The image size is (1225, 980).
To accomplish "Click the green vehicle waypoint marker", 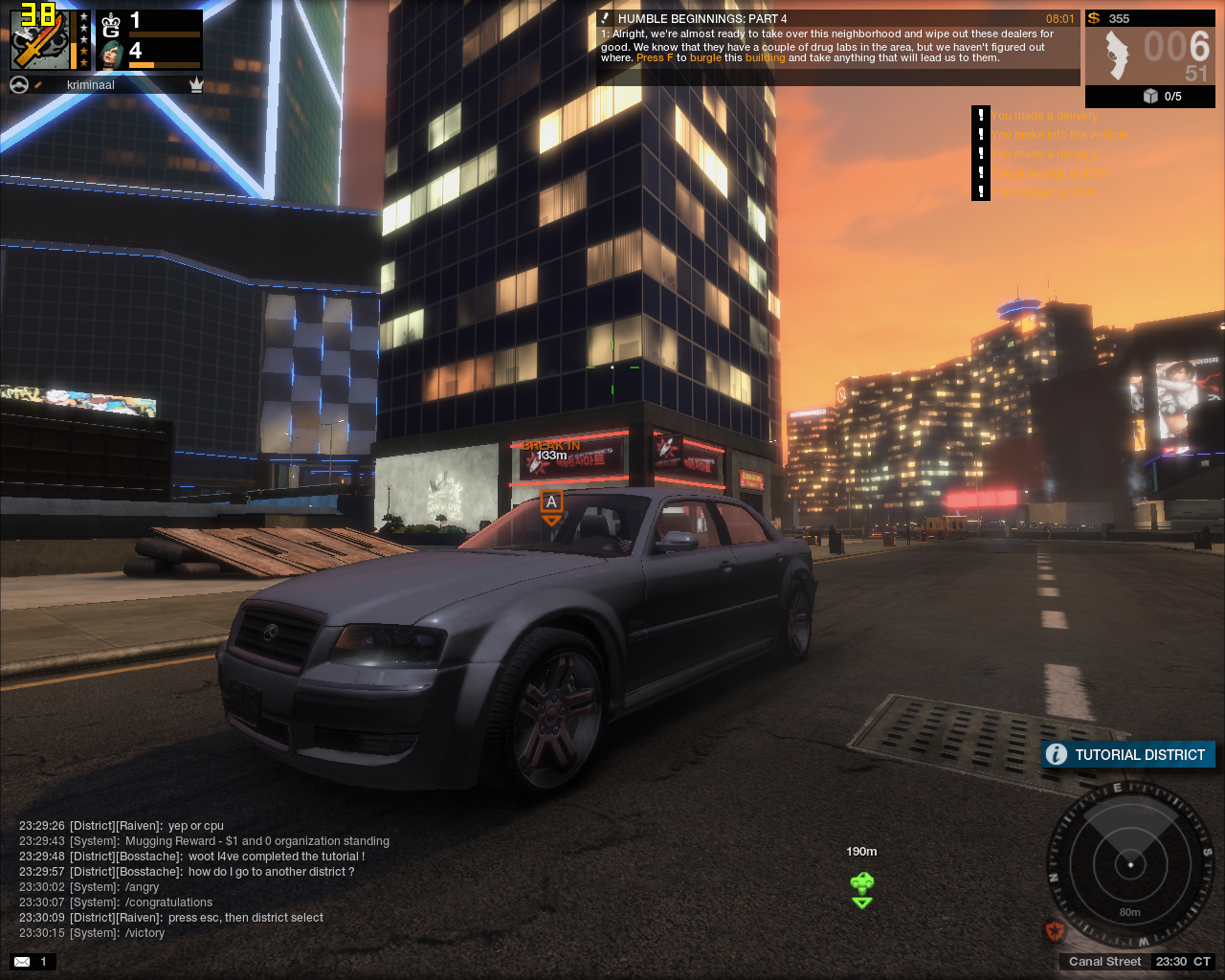I will pyautogui.click(x=862, y=889).
